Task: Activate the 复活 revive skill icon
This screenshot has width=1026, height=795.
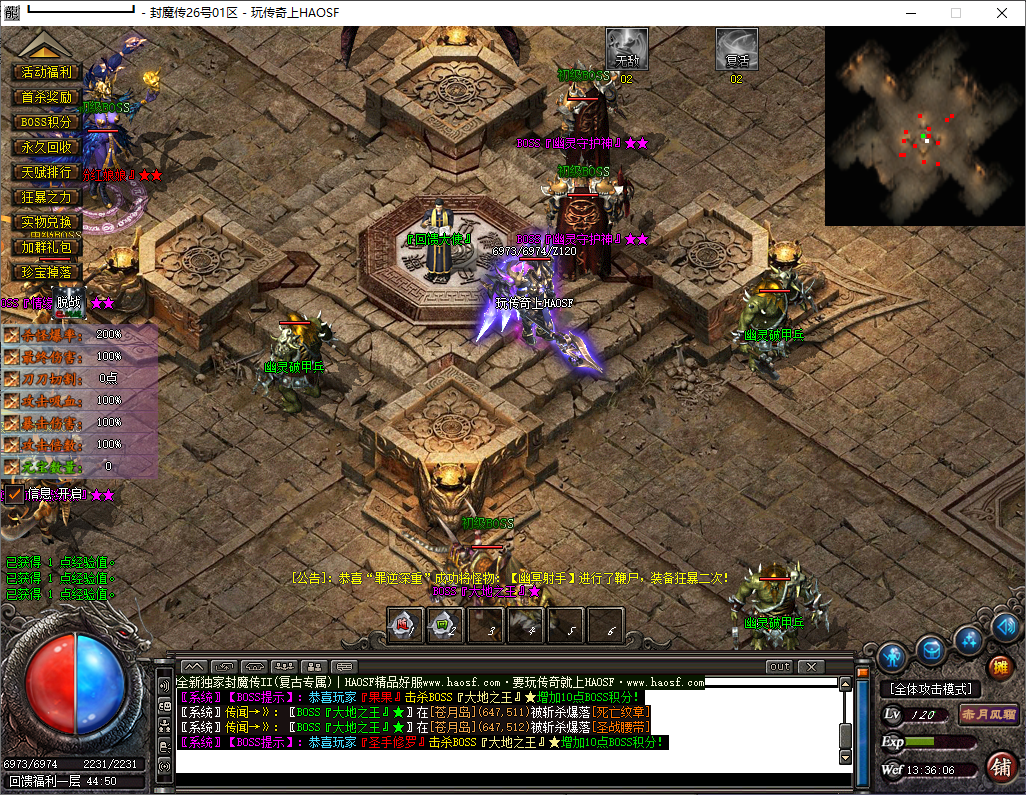Action: pos(737,48)
